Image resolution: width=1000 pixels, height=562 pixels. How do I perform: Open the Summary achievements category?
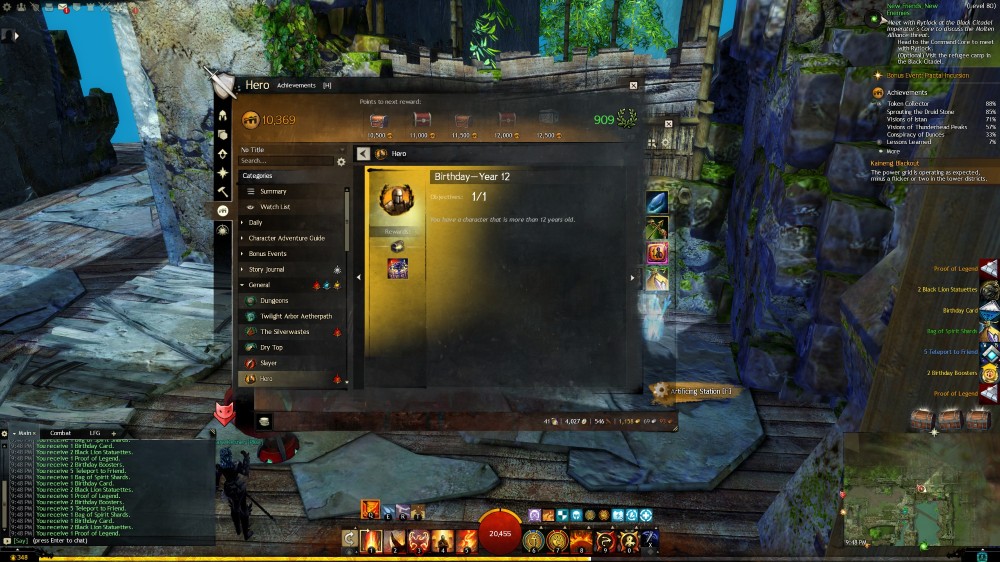[273, 191]
